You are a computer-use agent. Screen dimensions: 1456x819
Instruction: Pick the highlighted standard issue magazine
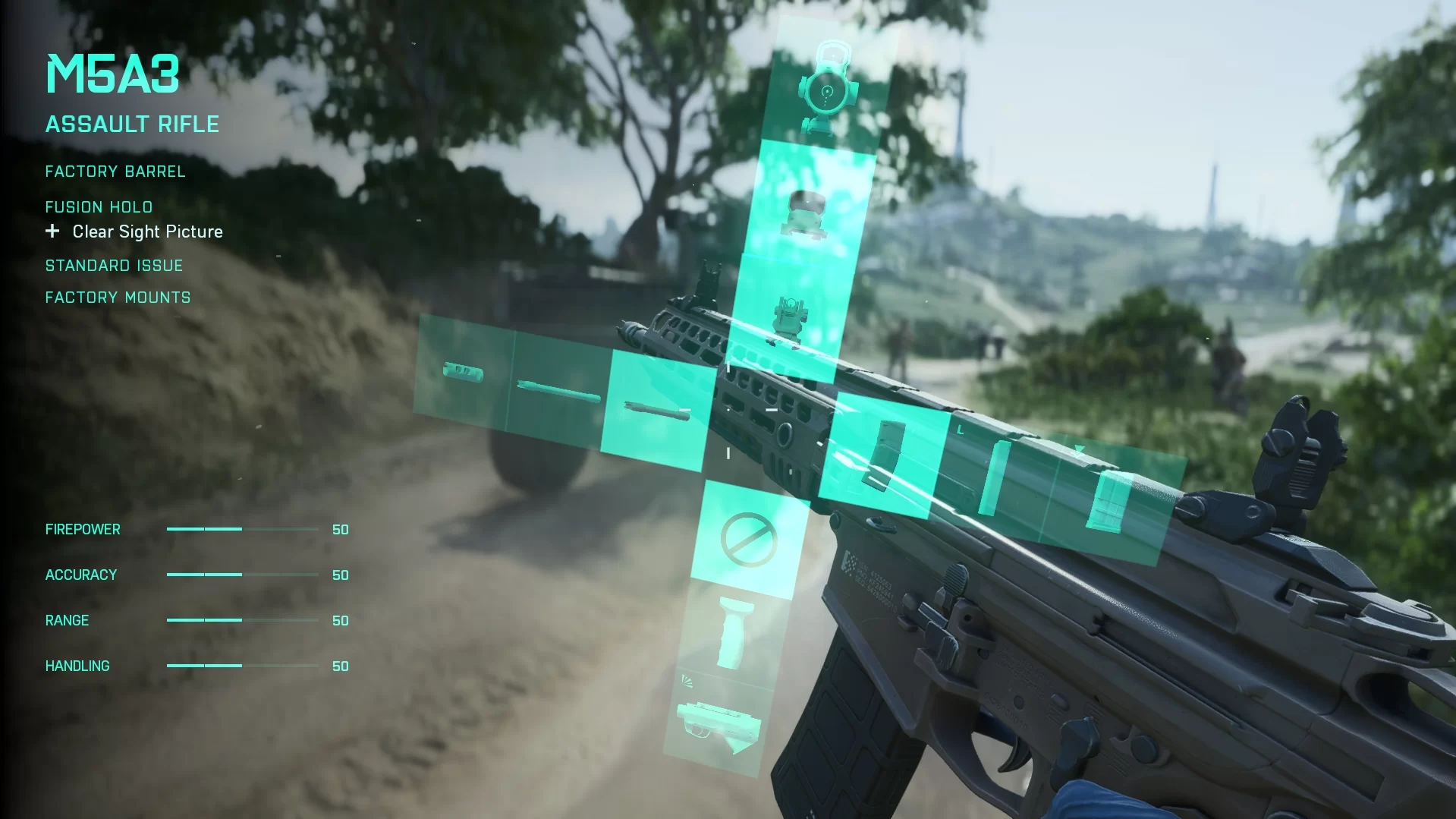coord(885,455)
